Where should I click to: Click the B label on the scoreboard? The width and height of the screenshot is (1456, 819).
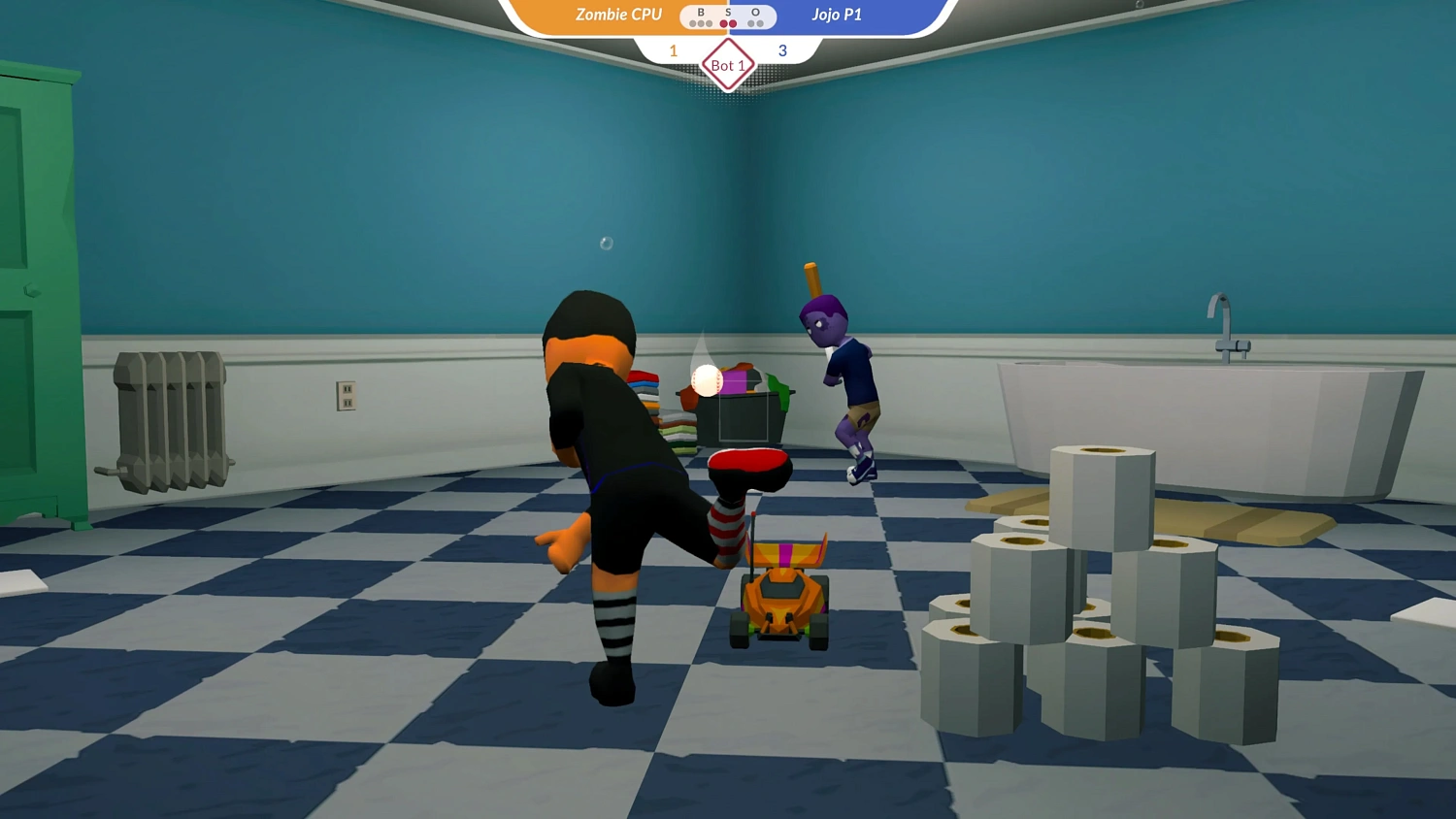pyautogui.click(x=701, y=12)
